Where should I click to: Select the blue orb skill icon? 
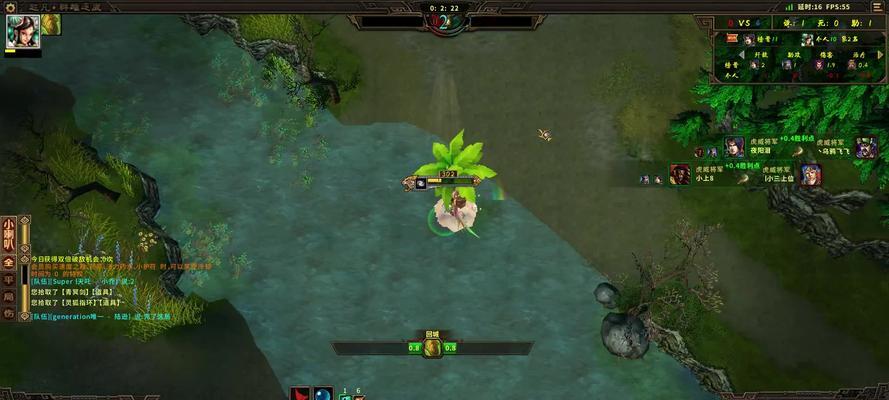pos(323,394)
